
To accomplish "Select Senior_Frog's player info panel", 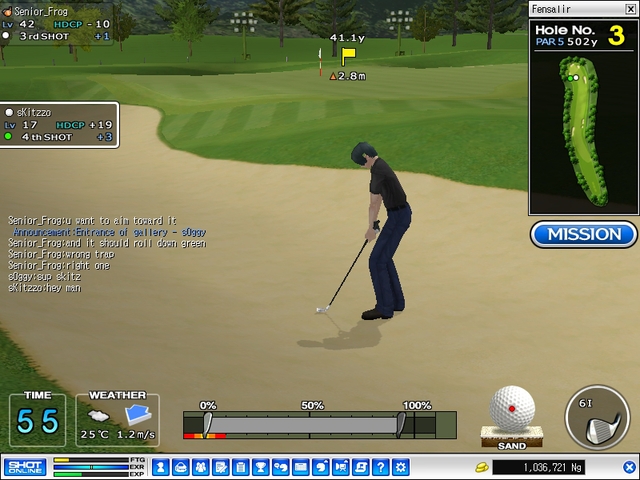I will tap(57, 23).
